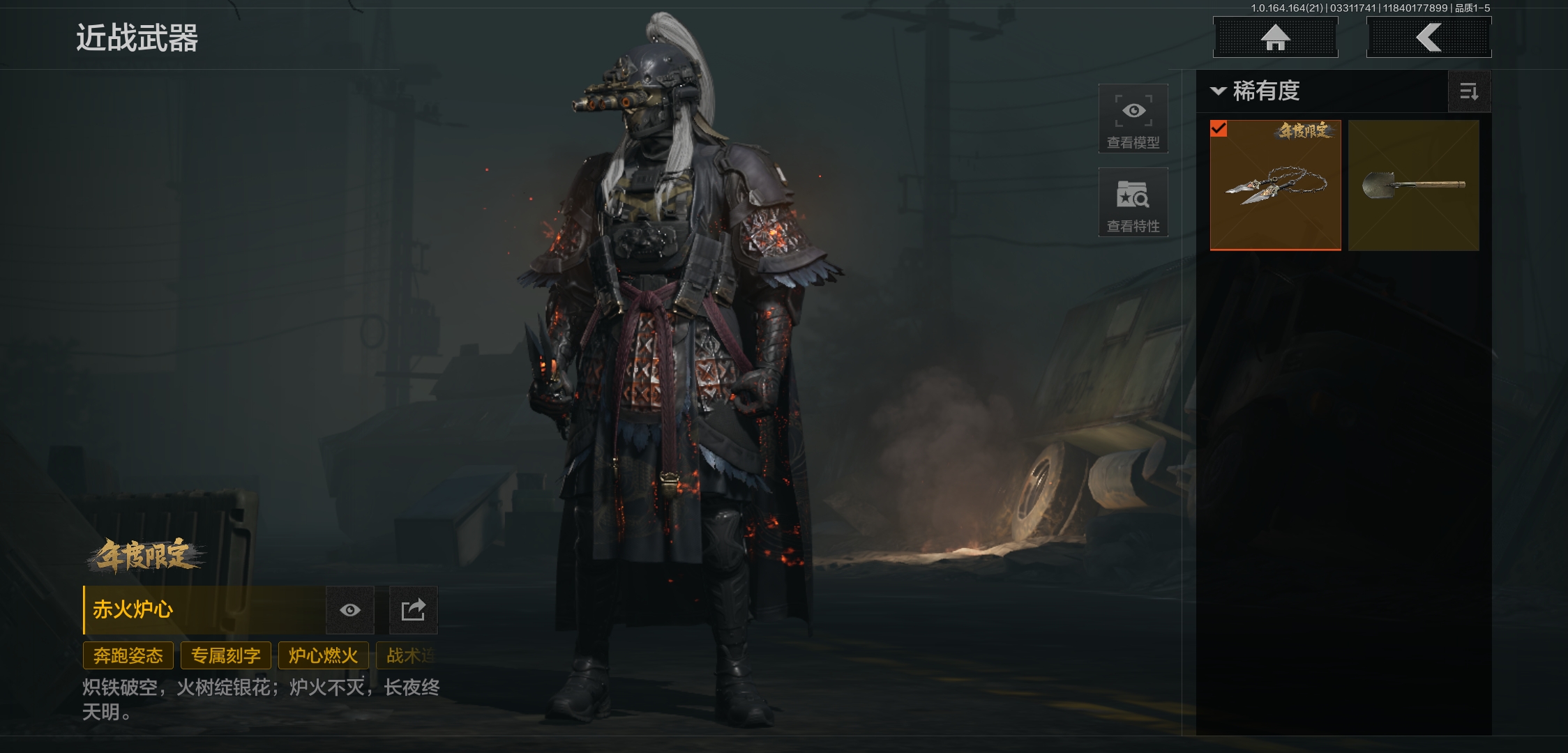Select the 奔跑姿态 trait tag

pyautogui.click(x=128, y=655)
